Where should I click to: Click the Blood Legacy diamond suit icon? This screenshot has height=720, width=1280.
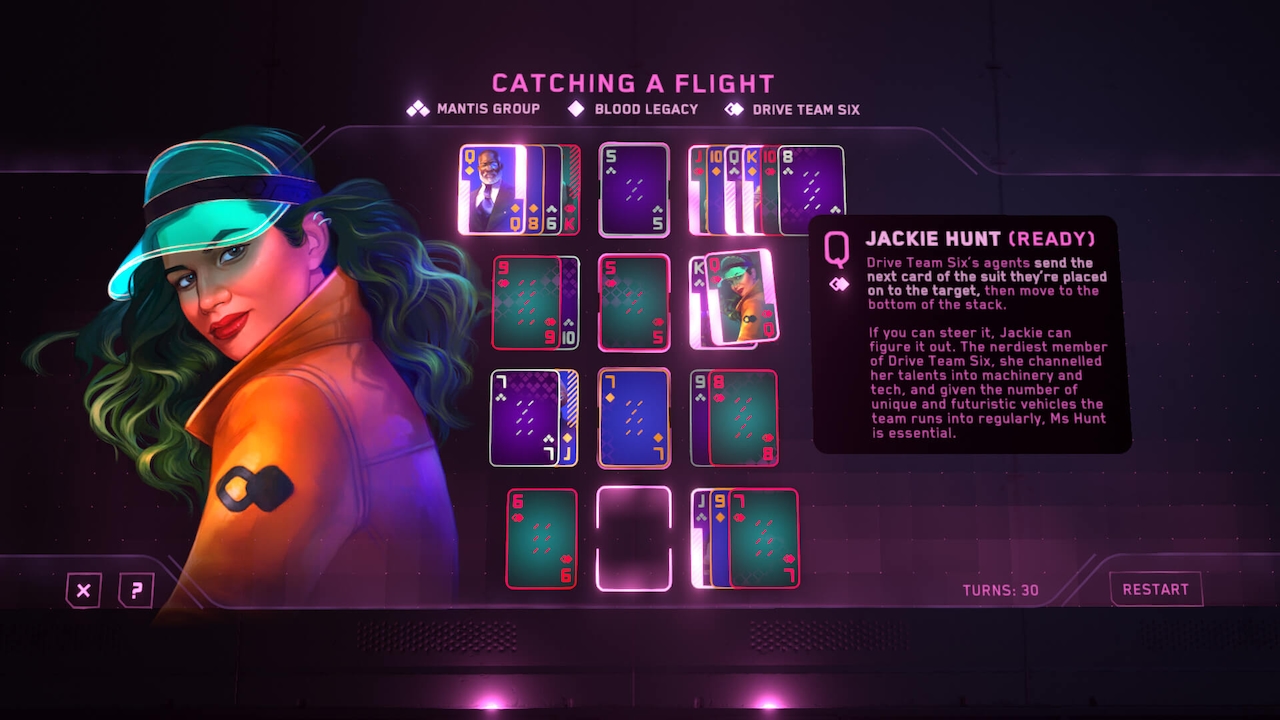point(575,110)
